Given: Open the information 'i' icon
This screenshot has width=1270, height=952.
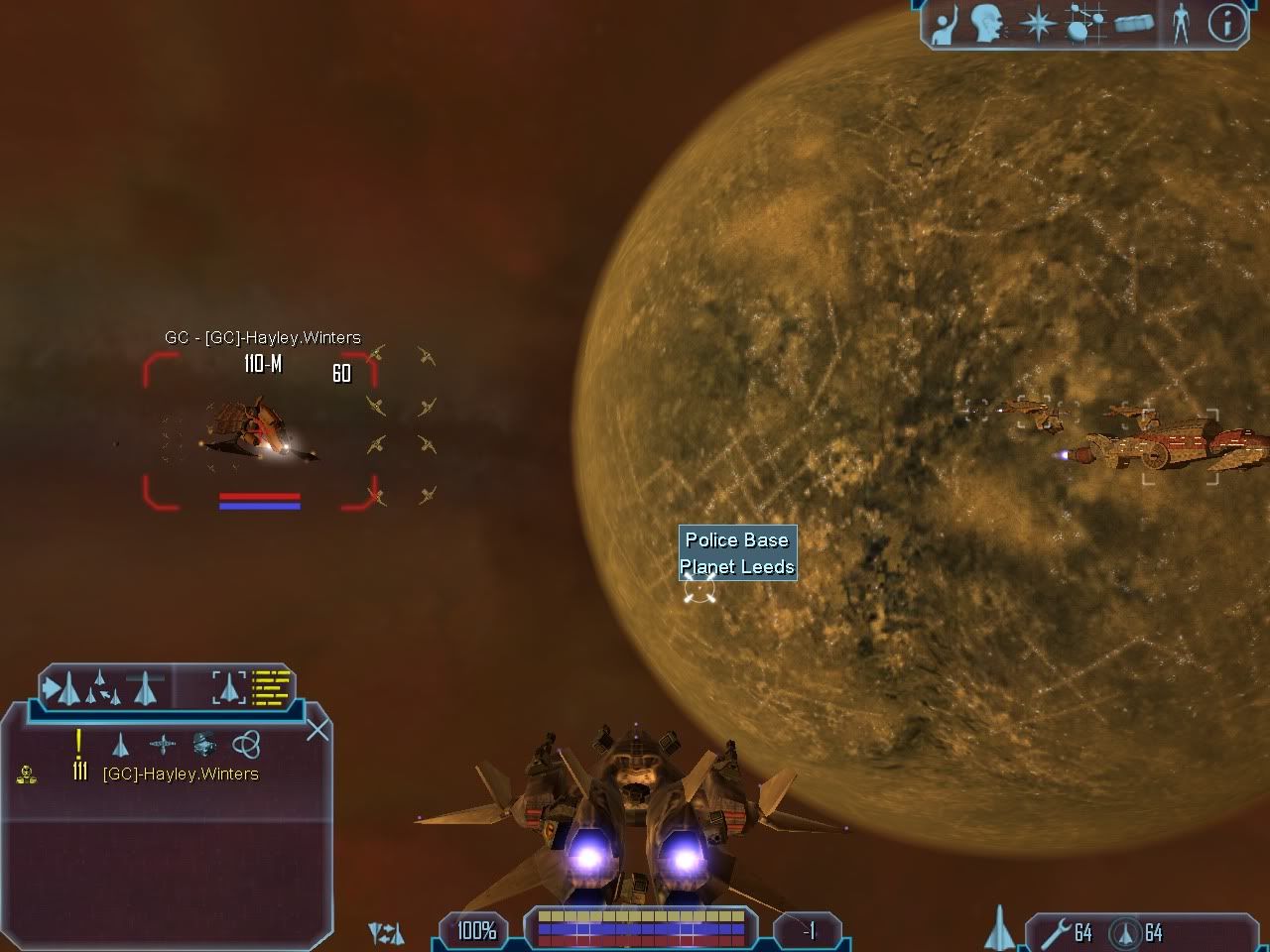Looking at the screenshot, I should [1226, 24].
